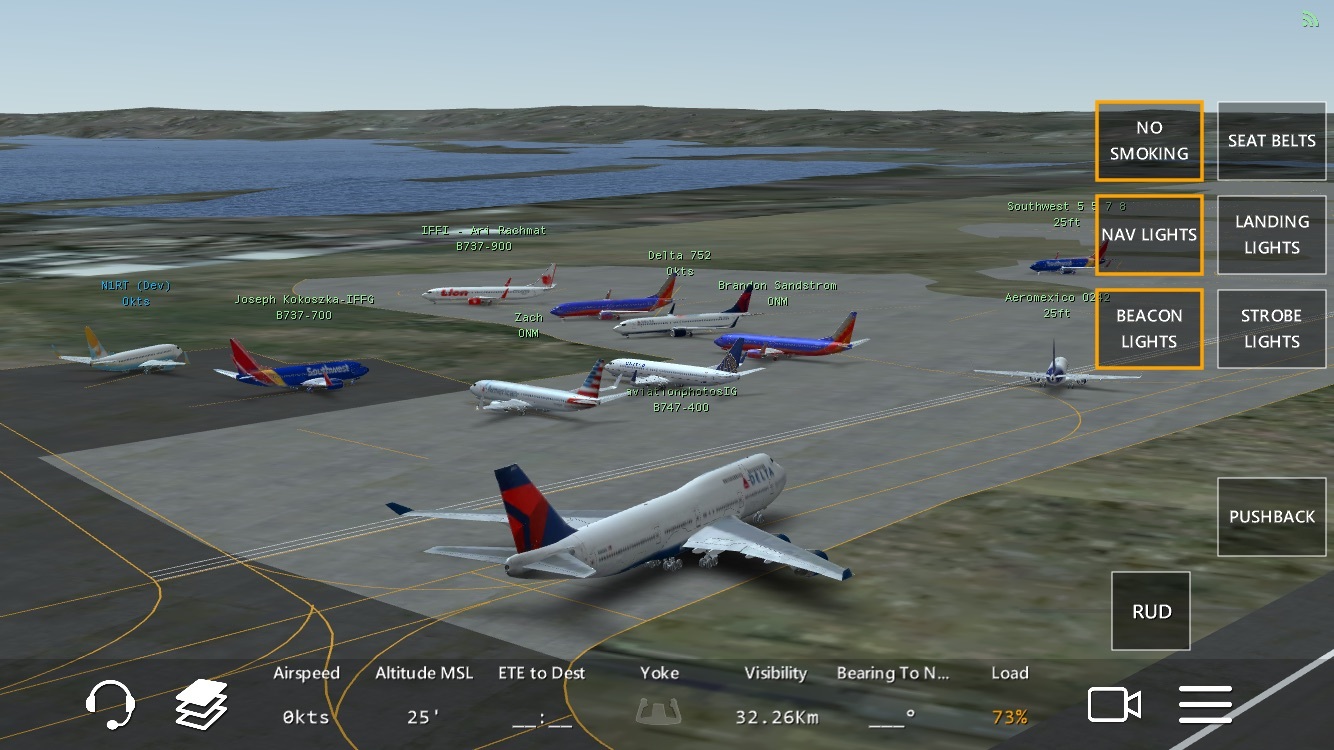Open the map layers icon
The height and width of the screenshot is (750, 1334).
tap(202, 704)
